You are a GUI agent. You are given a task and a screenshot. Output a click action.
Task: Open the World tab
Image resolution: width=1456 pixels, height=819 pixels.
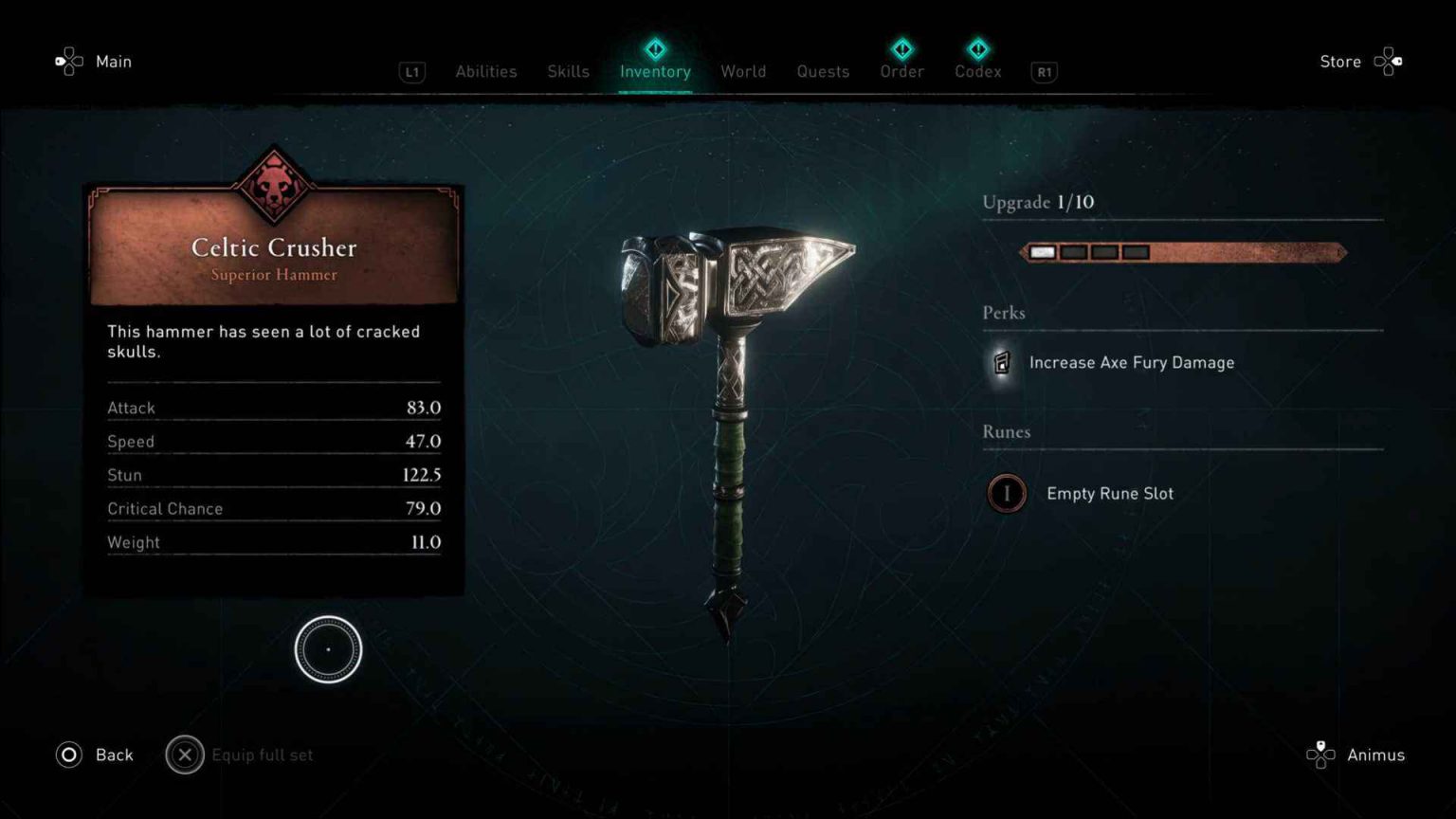coord(743,71)
